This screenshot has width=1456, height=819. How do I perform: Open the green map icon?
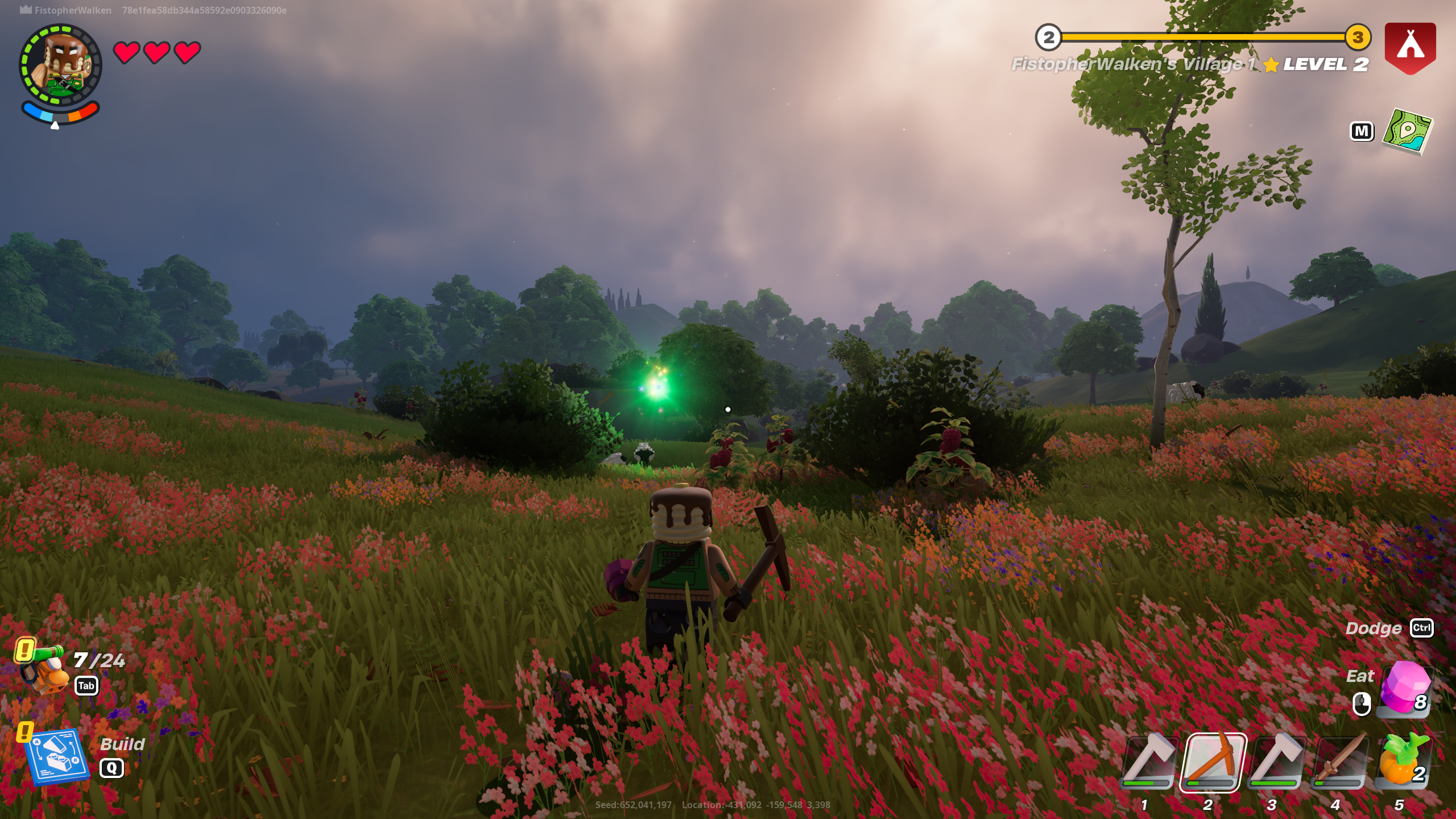[1407, 131]
